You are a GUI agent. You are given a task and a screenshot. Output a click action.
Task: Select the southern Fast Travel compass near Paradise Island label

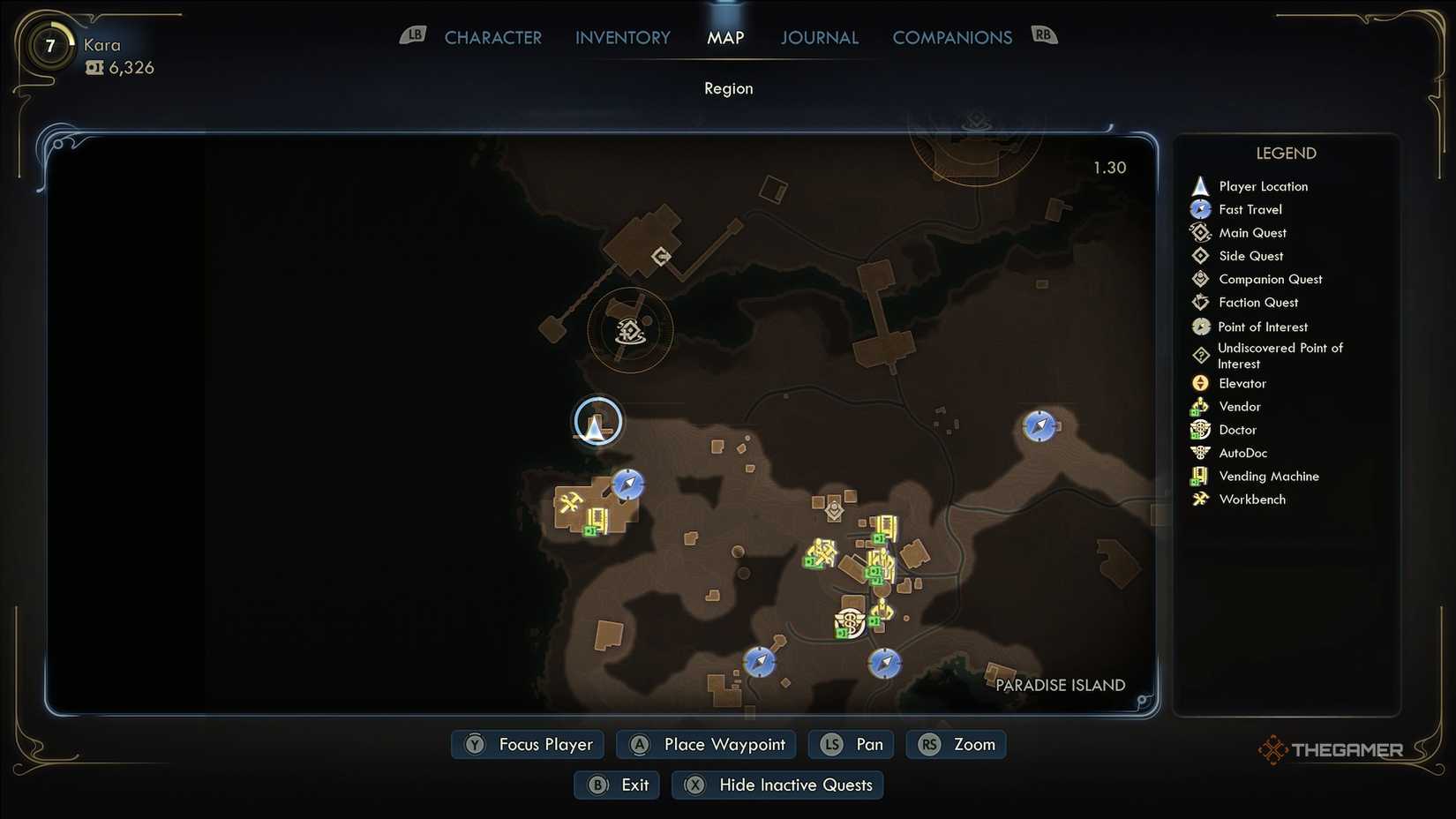coord(885,663)
